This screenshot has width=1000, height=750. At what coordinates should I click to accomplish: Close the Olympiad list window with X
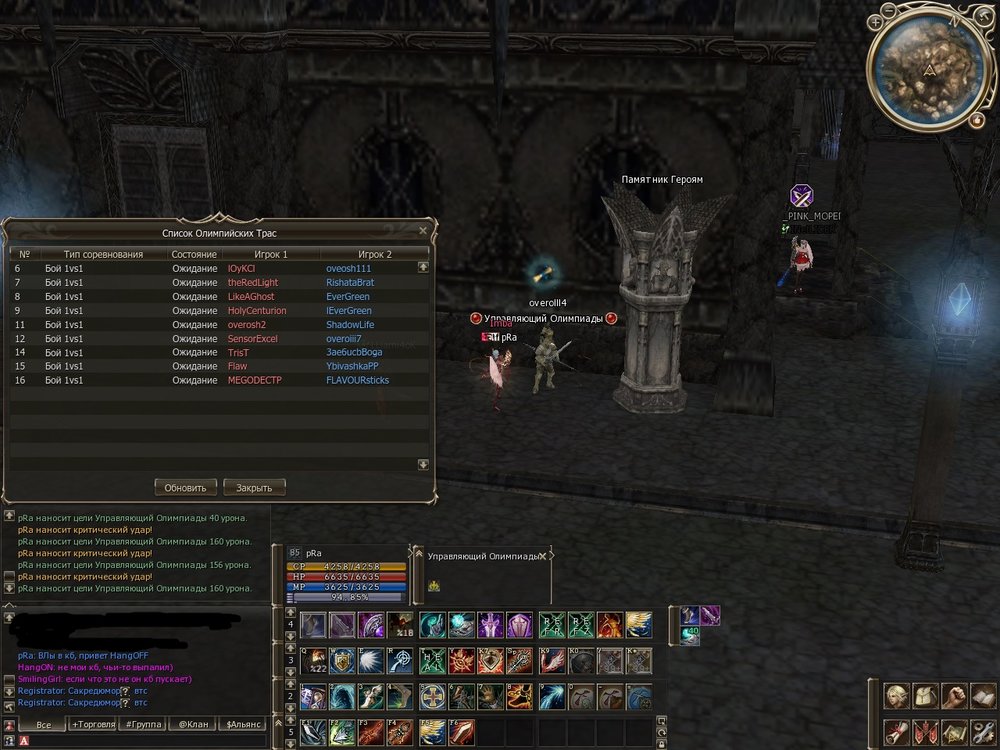click(x=423, y=230)
